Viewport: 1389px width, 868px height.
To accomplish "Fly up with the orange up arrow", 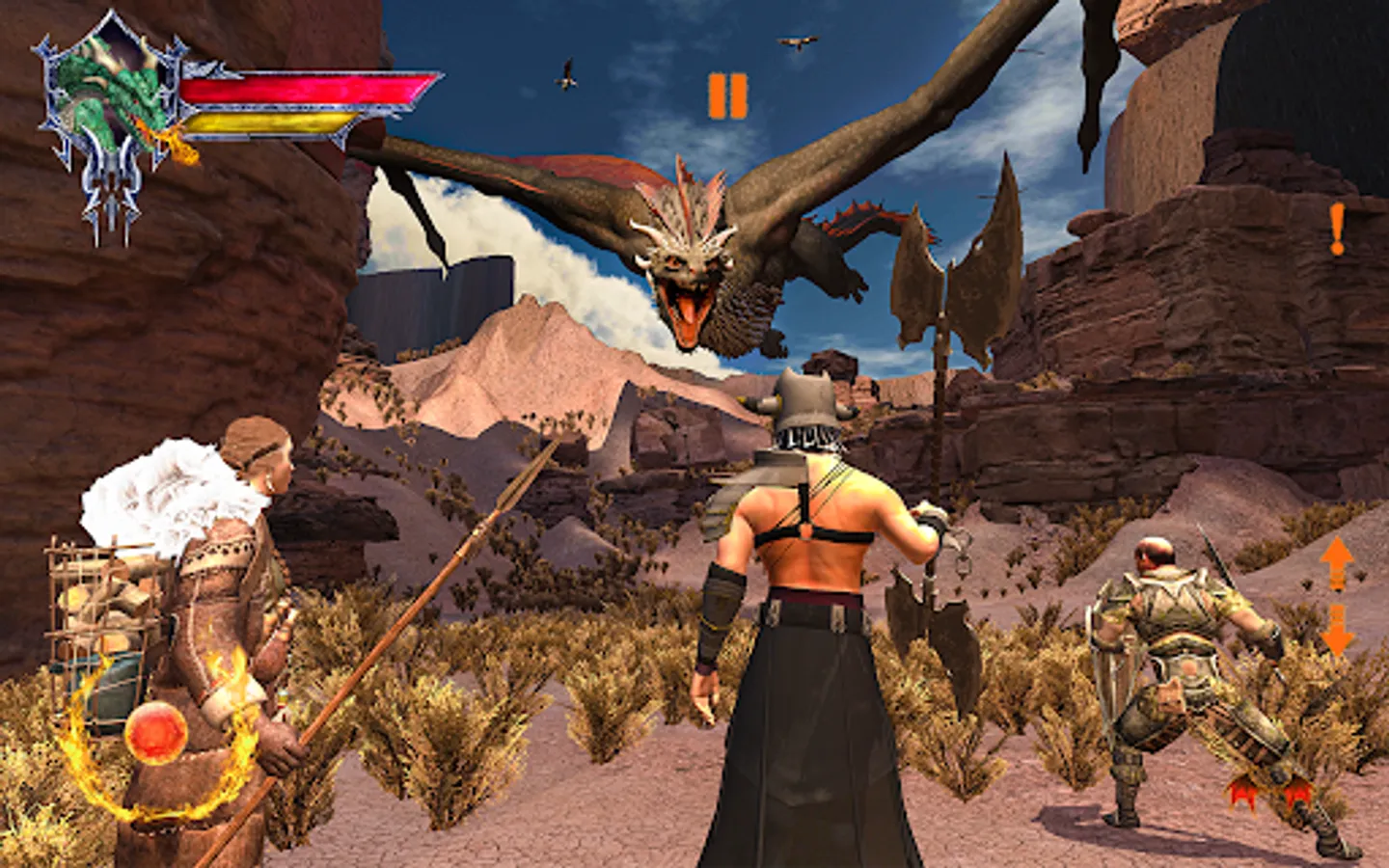I will 1337,562.
